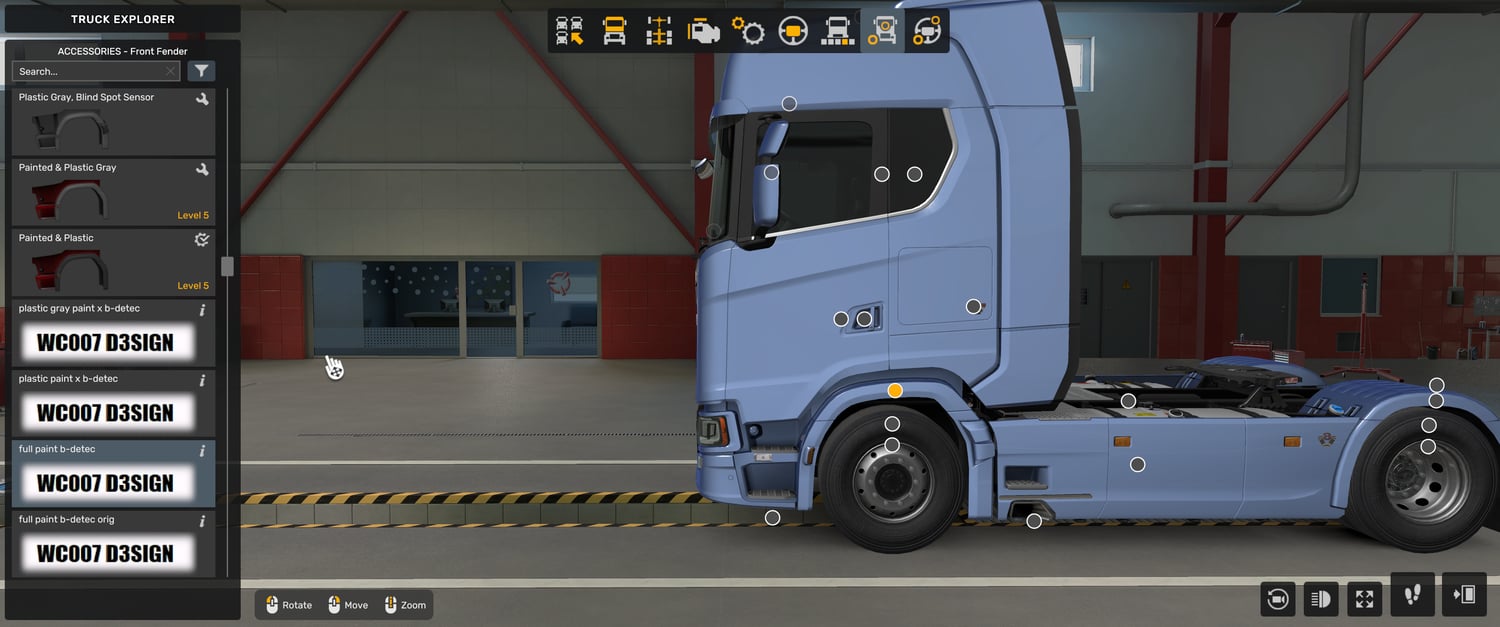Select the 'plastic paint x b-detec' fender
Image resolution: width=1500 pixels, height=627 pixels.
point(113,402)
